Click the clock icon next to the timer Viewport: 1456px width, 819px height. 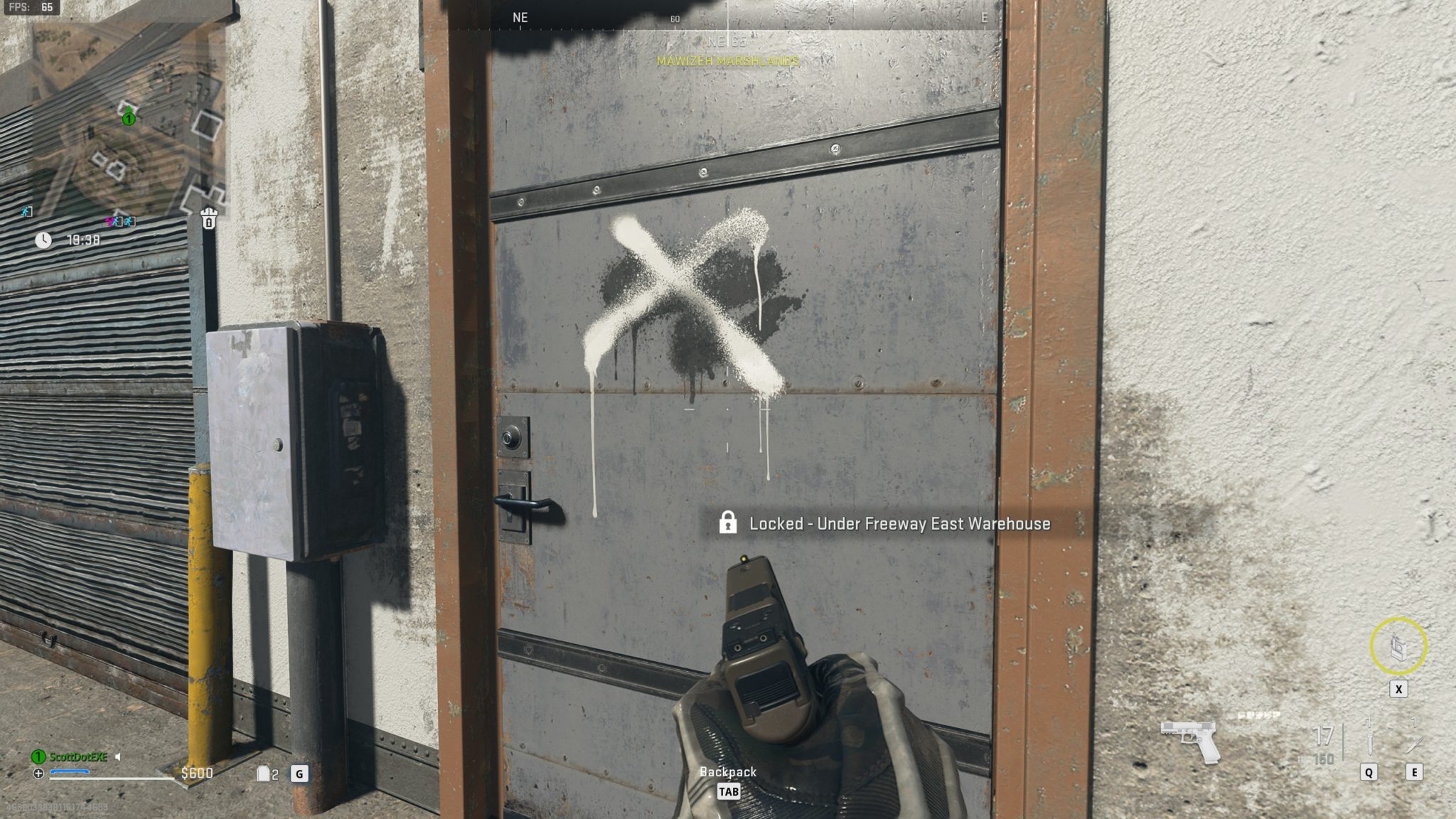[43, 240]
